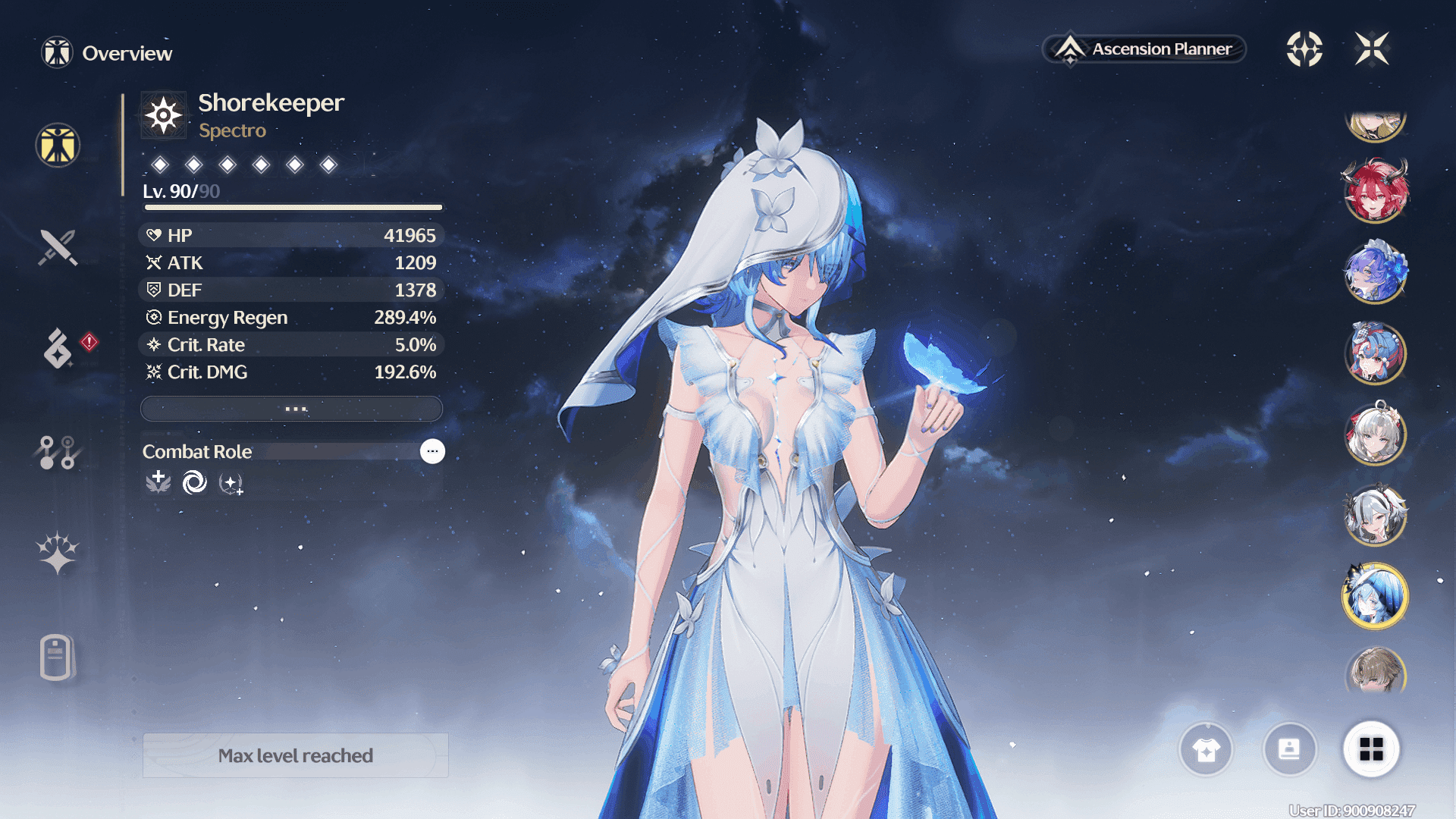Switch to the resonance chain star tab
Screen dimensions: 1456x819
(58, 552)
